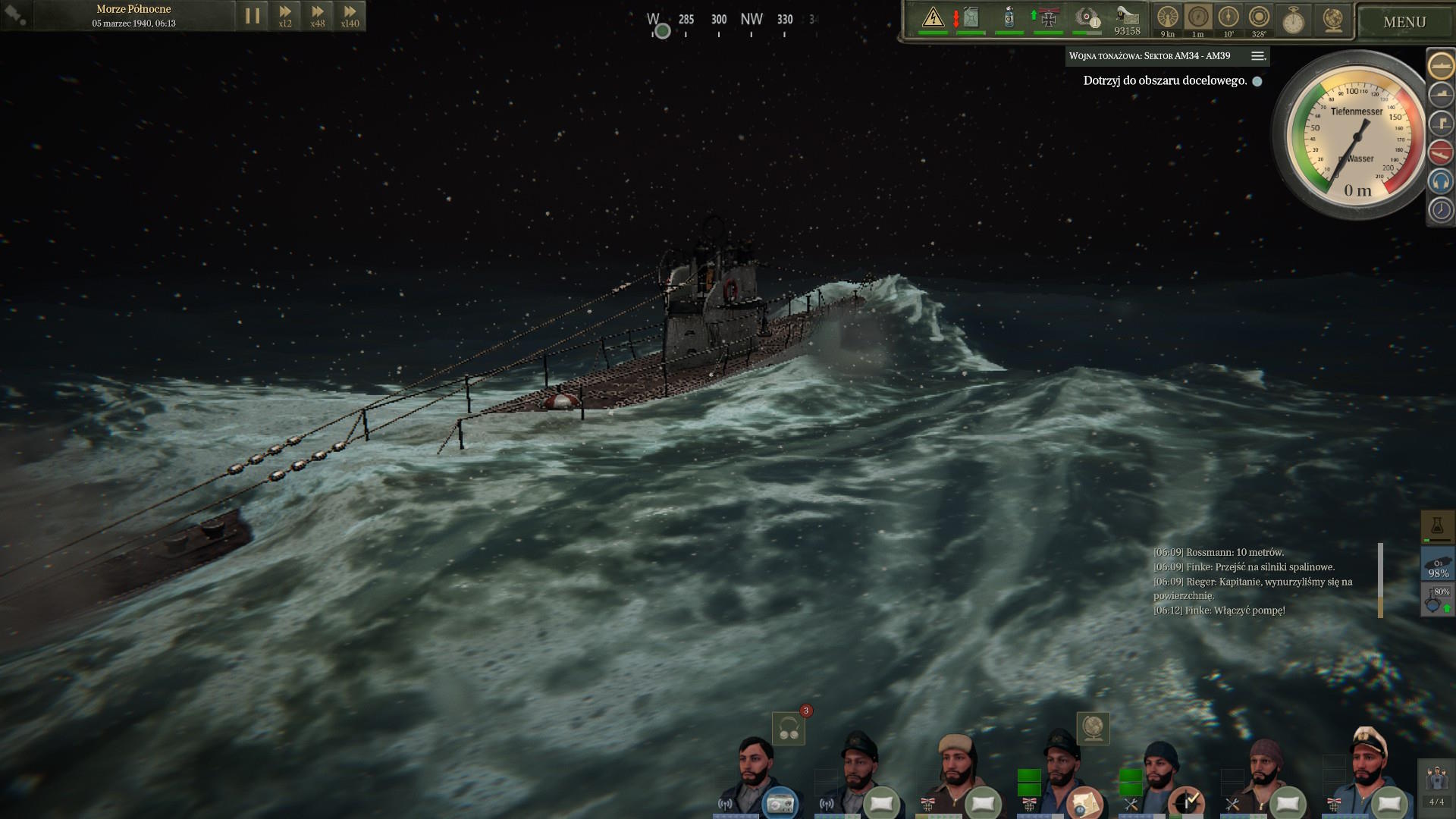Open the MENU button
The width and height of the screenshot is (1456, 819).
point(1404,22)
